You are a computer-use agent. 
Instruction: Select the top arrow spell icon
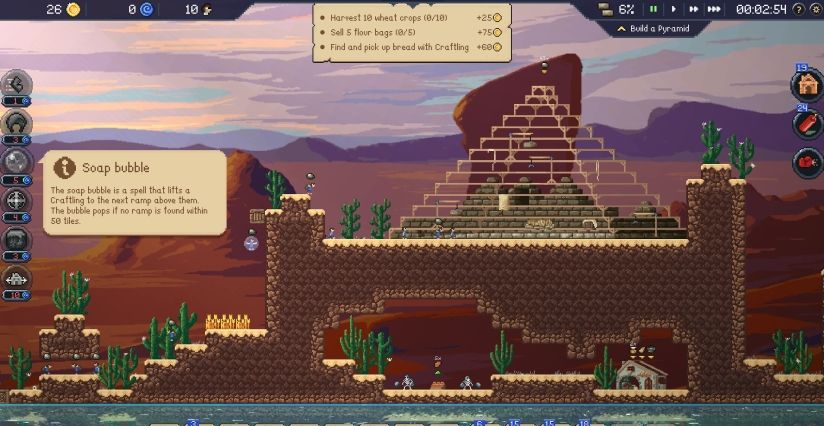[17, 84]
